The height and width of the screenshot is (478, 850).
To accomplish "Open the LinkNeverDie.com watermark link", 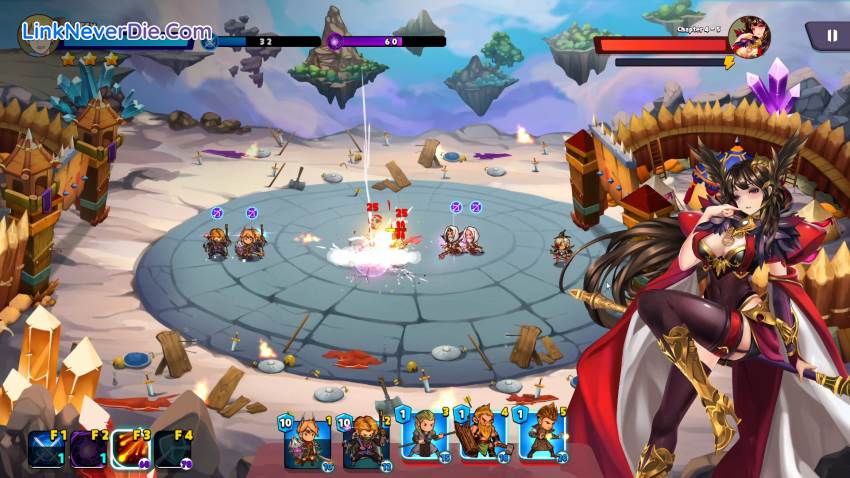I will point(116,32).
